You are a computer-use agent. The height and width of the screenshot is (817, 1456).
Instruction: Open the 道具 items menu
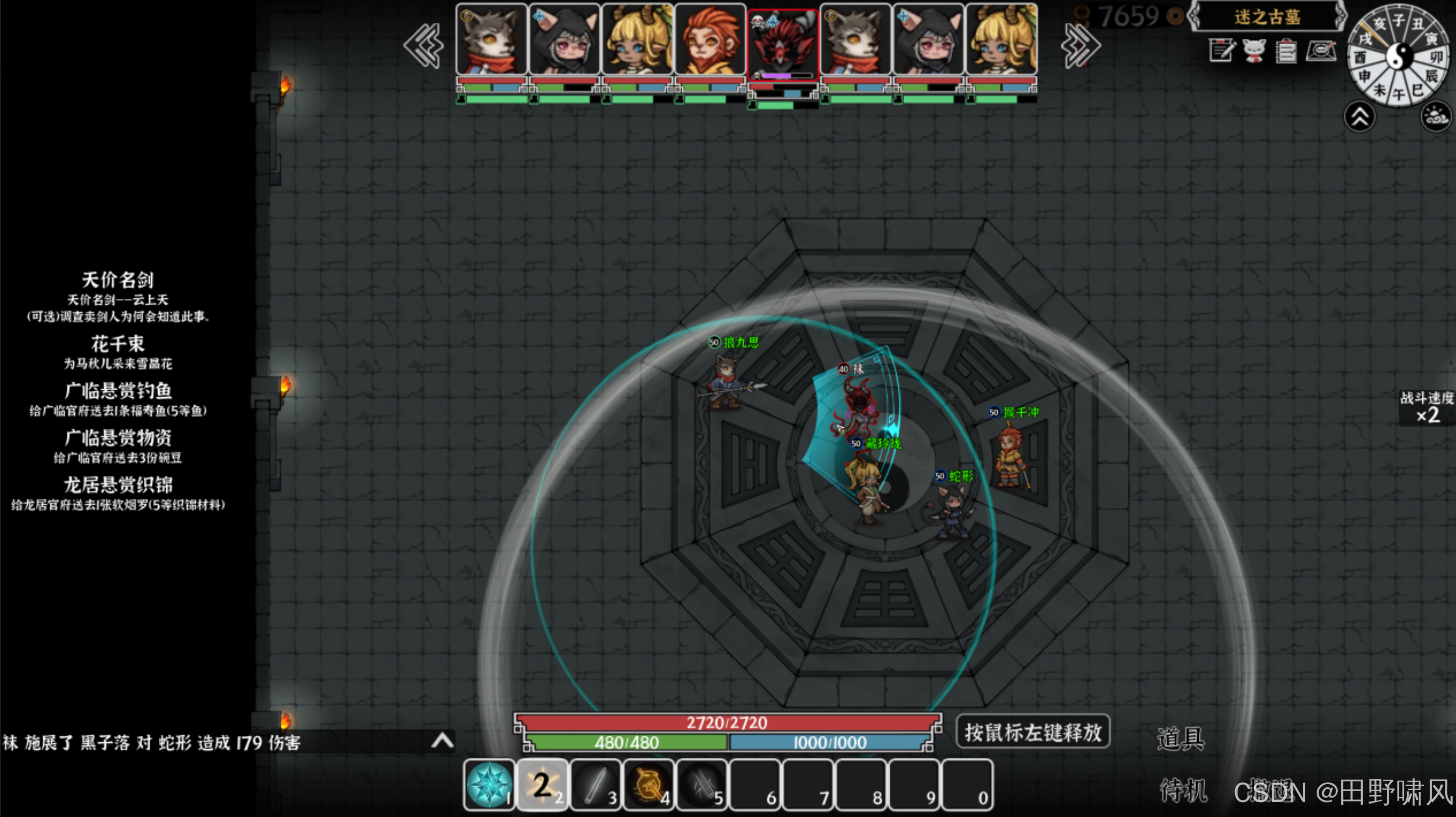pos(1180,738)
